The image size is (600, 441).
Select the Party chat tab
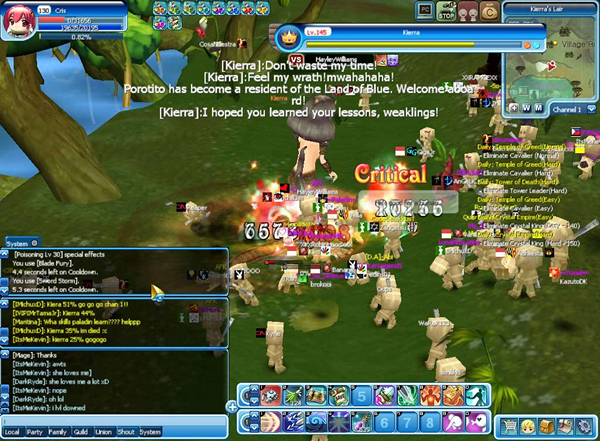point(35,432)
